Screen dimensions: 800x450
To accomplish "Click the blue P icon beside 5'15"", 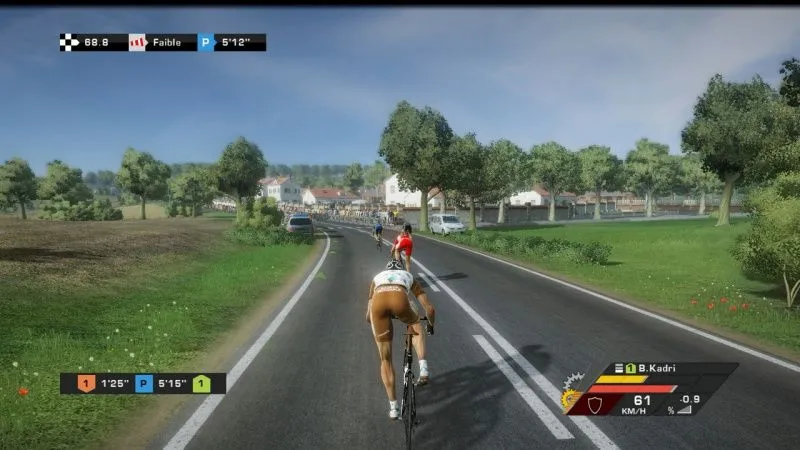I will (144, 383).
